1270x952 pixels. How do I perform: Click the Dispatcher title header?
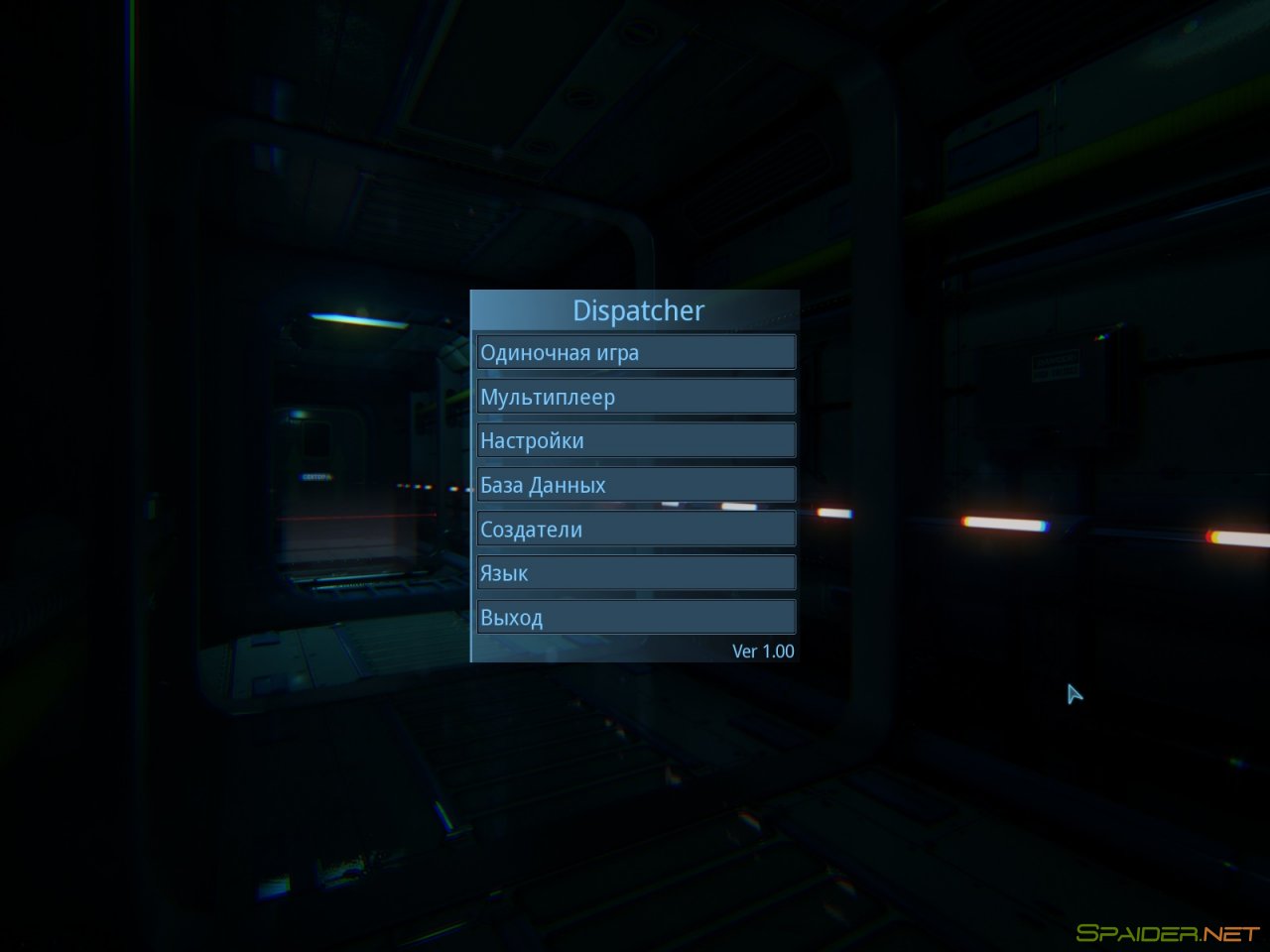click(639, 310)
